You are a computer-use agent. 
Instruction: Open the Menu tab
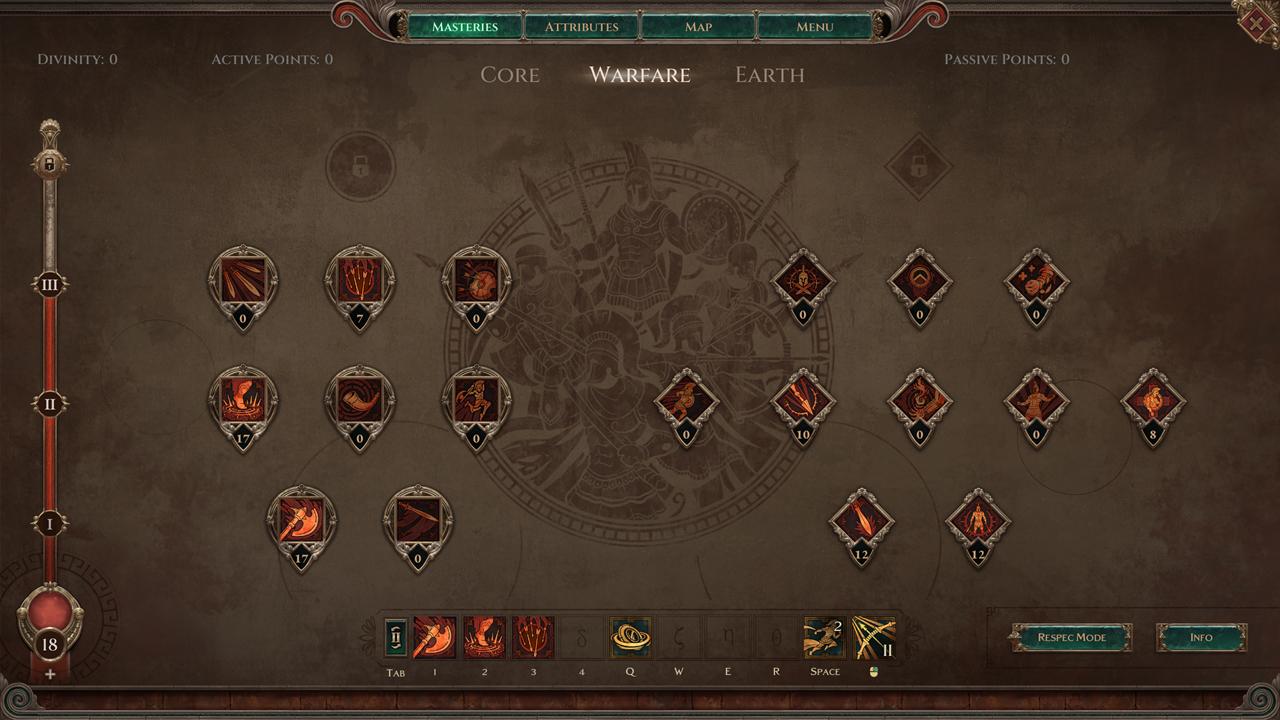tap(814, 26)
